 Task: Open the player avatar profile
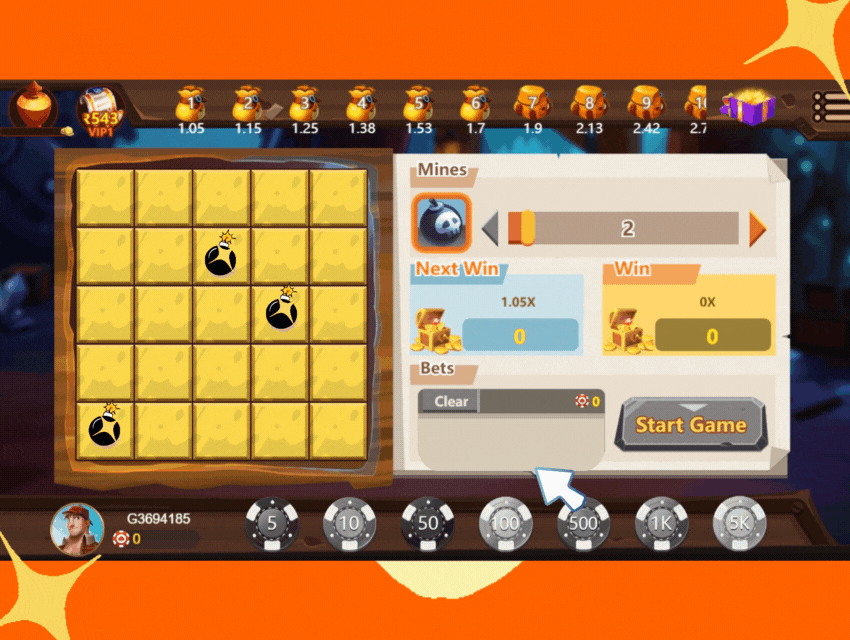coord(76,529)
